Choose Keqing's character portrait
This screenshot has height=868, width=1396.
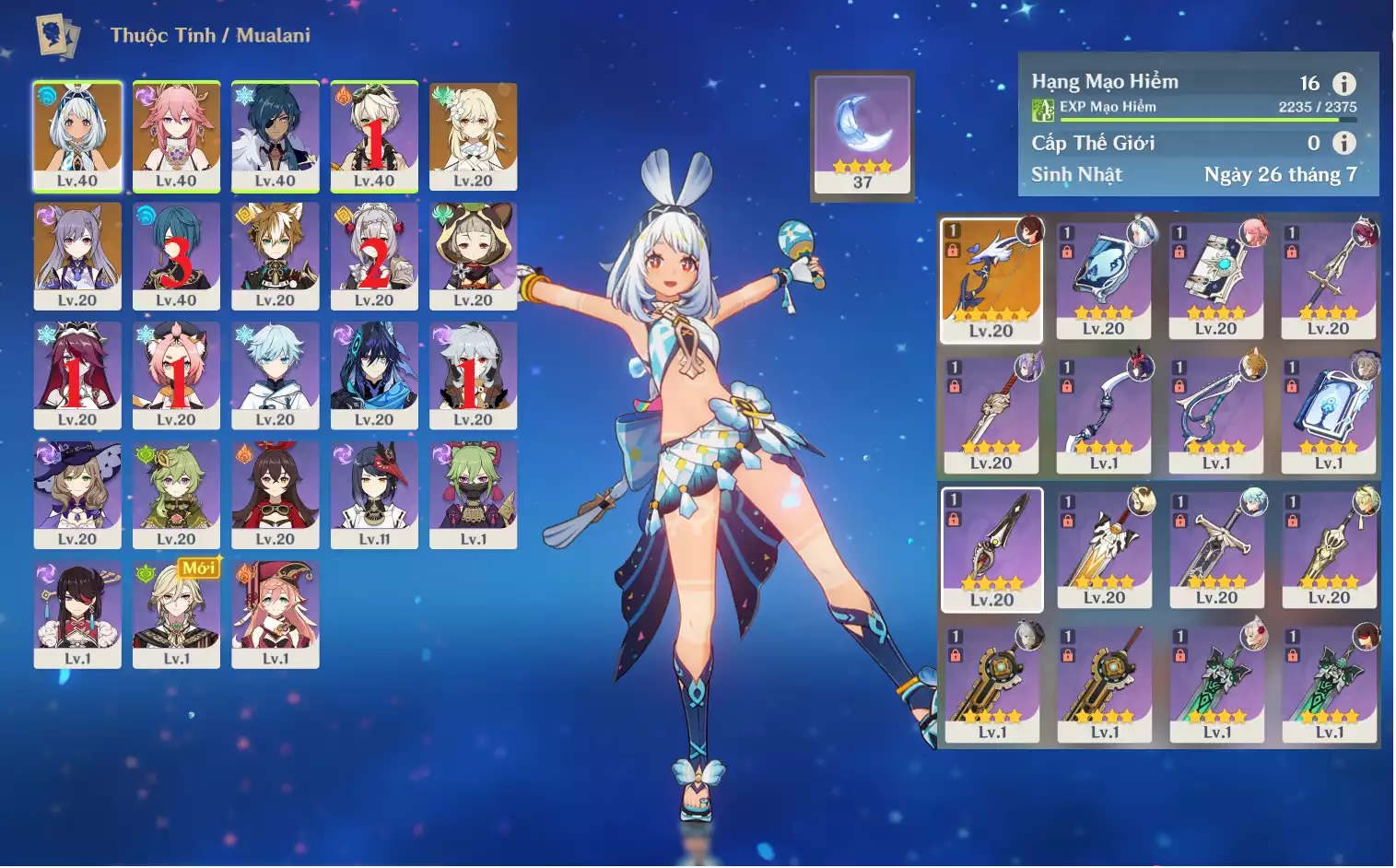click(77, 256)
